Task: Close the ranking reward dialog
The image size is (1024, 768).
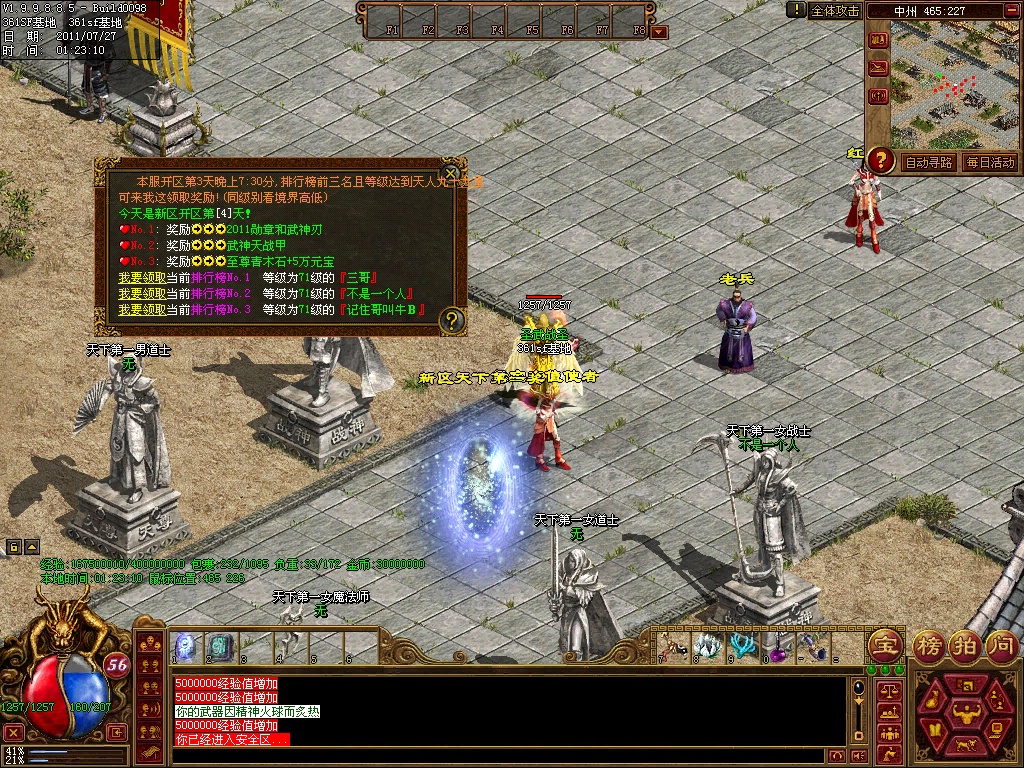Action: pos(451,171)
